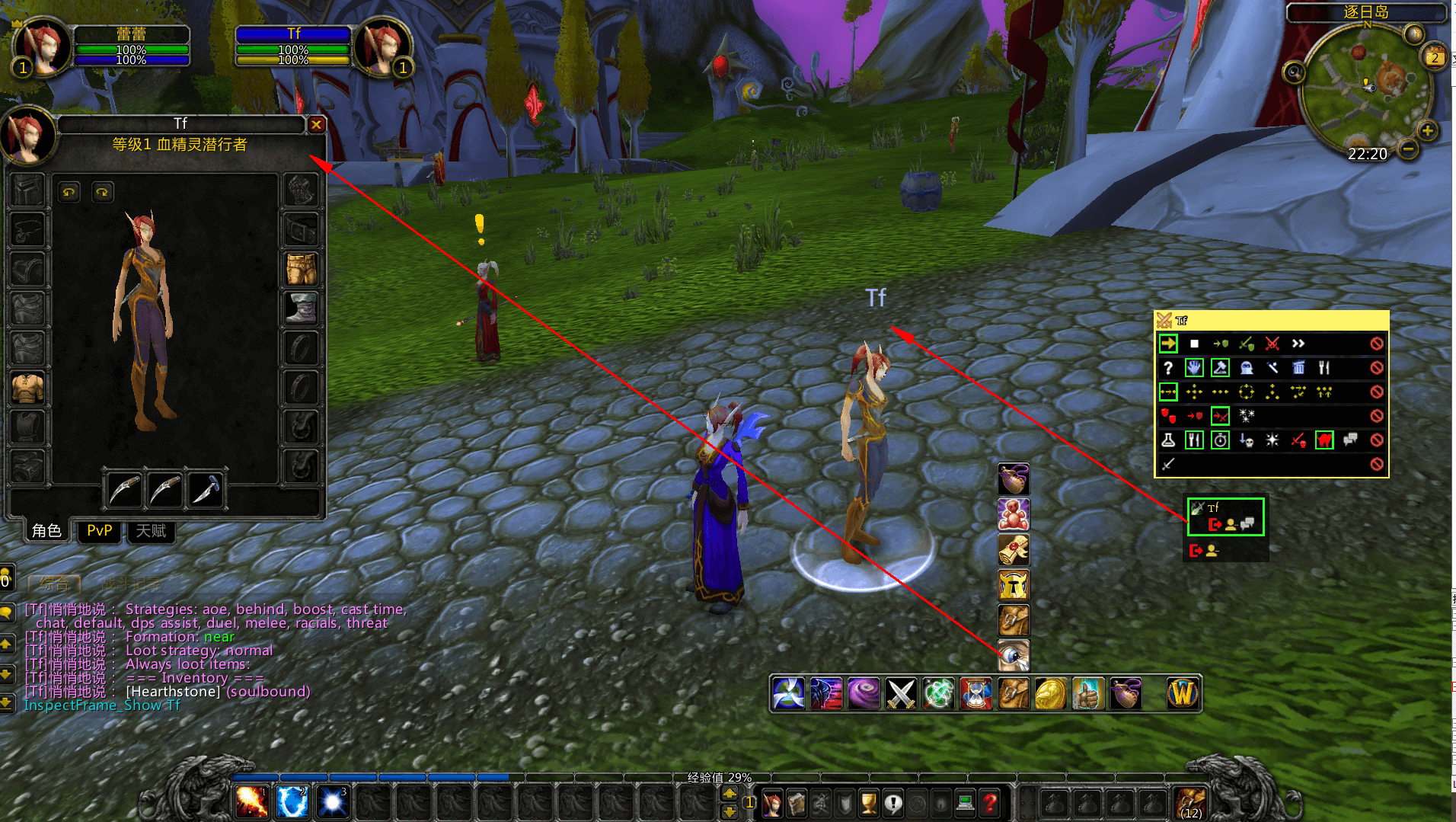Toggle the red cat icon in bot panel
This screenshot has height=822, width=1456.
[1324, 440]
